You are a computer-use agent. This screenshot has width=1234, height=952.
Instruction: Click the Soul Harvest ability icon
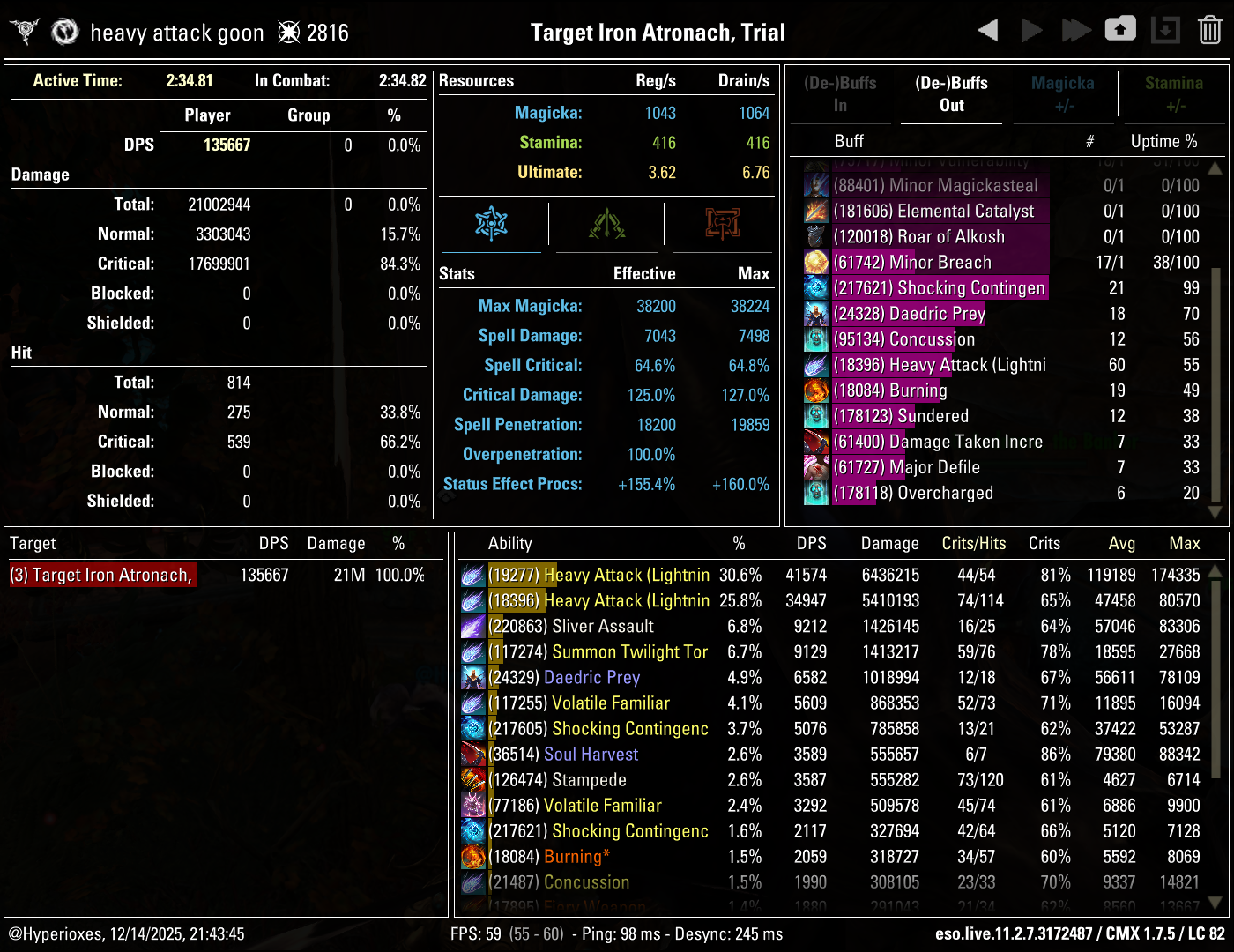coord(473,754)
